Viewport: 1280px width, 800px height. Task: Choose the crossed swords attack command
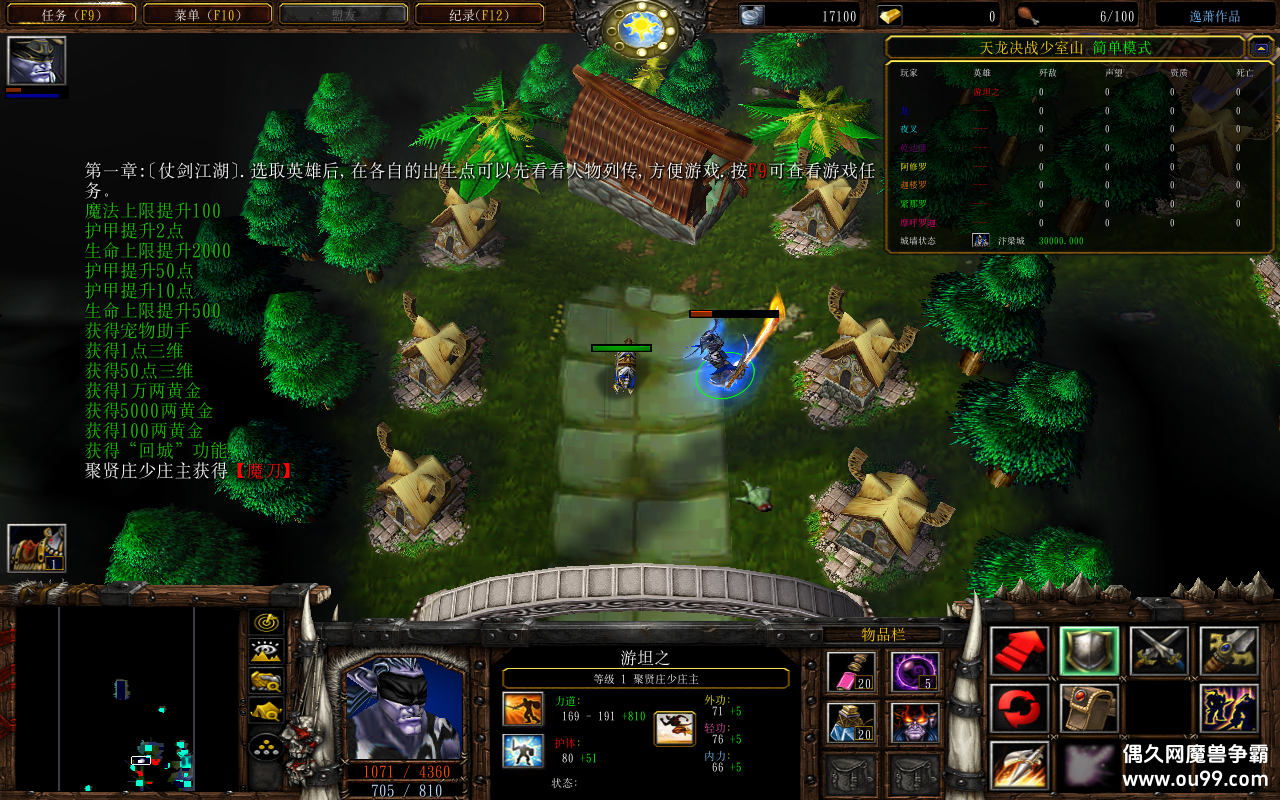click(1159, 651)
